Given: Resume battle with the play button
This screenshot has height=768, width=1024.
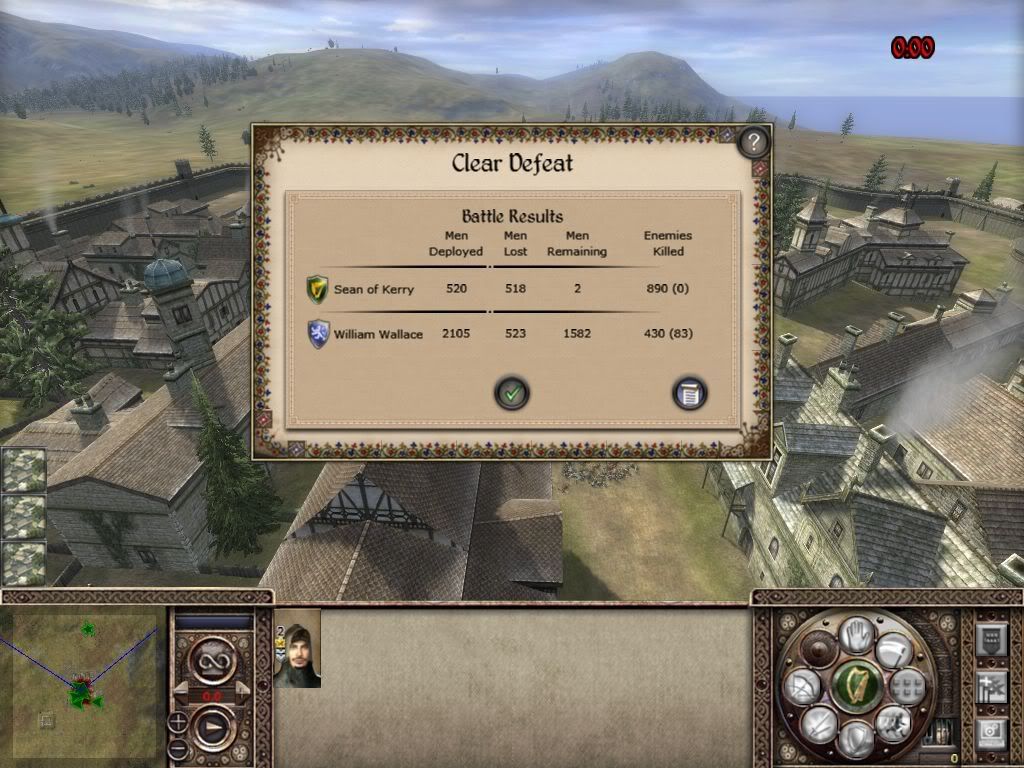Looking at the screenshot, I should click(213, 728).
